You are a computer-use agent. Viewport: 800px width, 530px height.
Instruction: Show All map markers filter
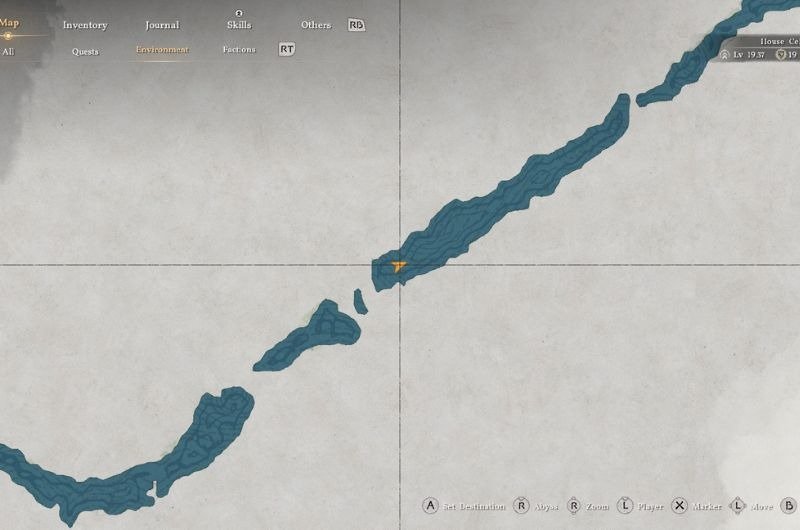[8, 50]
